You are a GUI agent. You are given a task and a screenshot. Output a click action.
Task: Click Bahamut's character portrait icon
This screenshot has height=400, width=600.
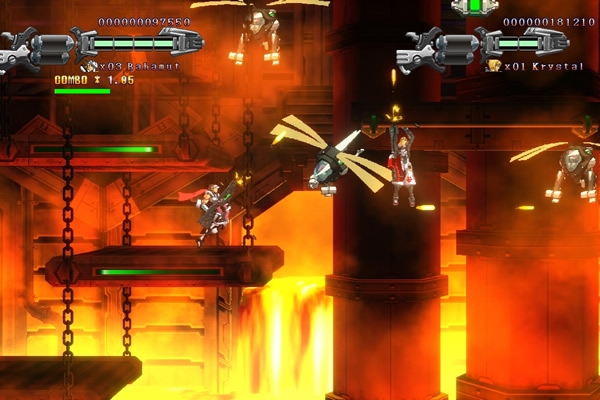point(87,66)
